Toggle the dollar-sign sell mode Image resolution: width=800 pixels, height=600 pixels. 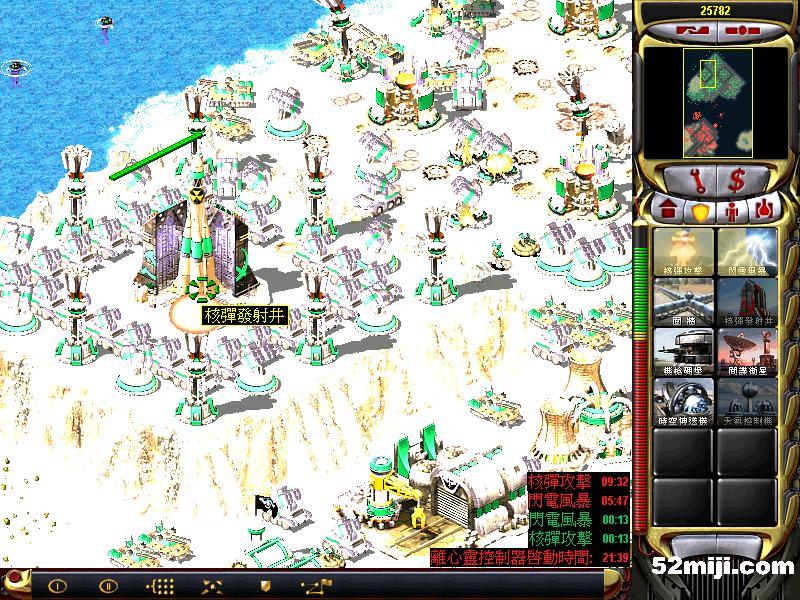[738, 181]
